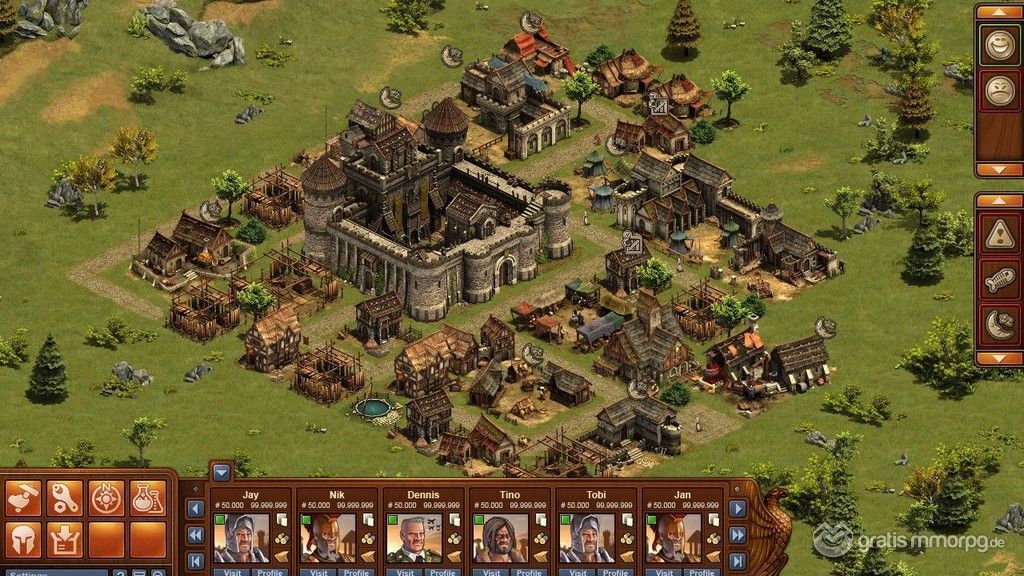The image size is (1024, 576).
Task: Jump to the last page of players
Action: point(738,561)
